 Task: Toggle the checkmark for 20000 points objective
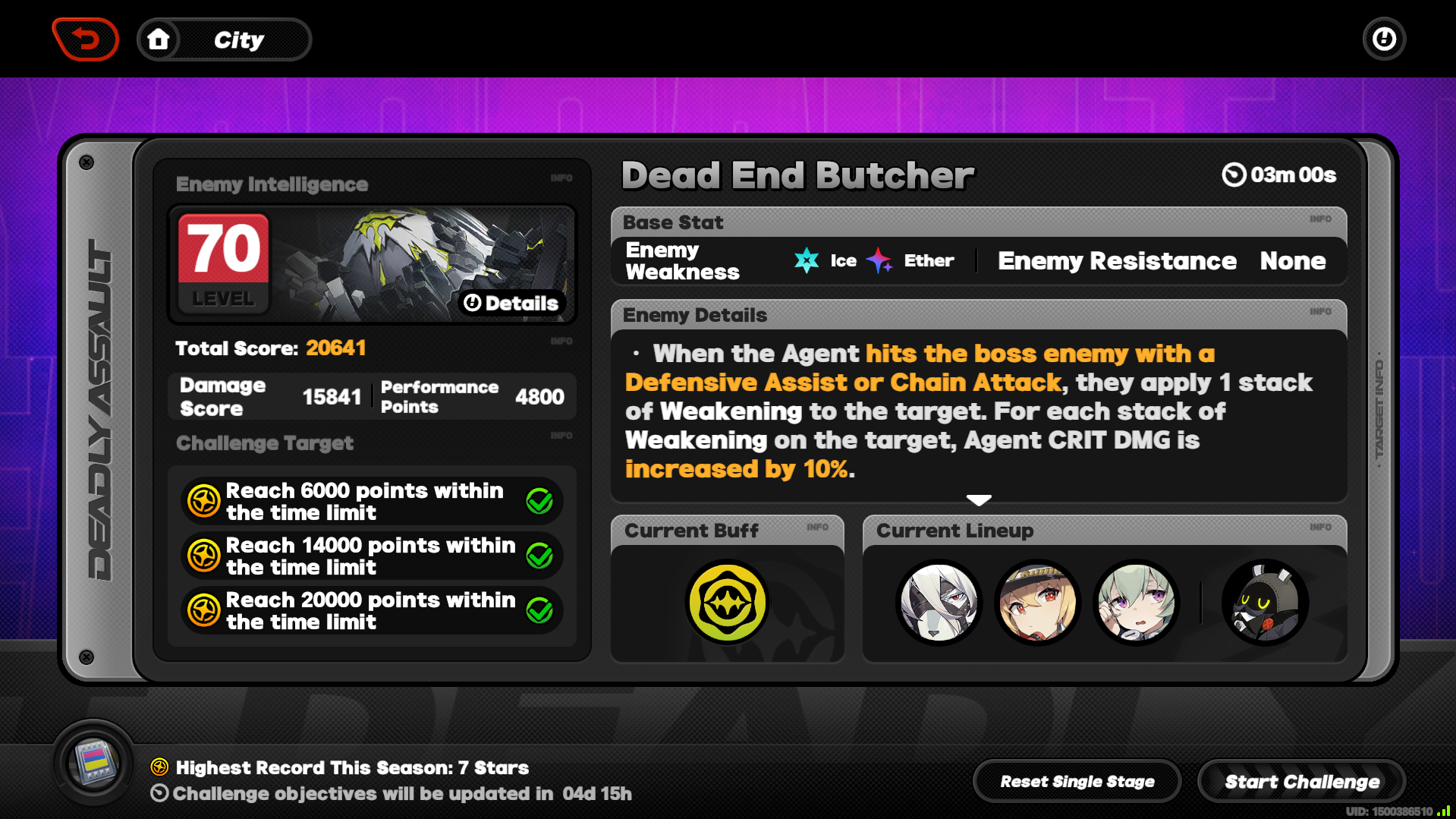539,610
